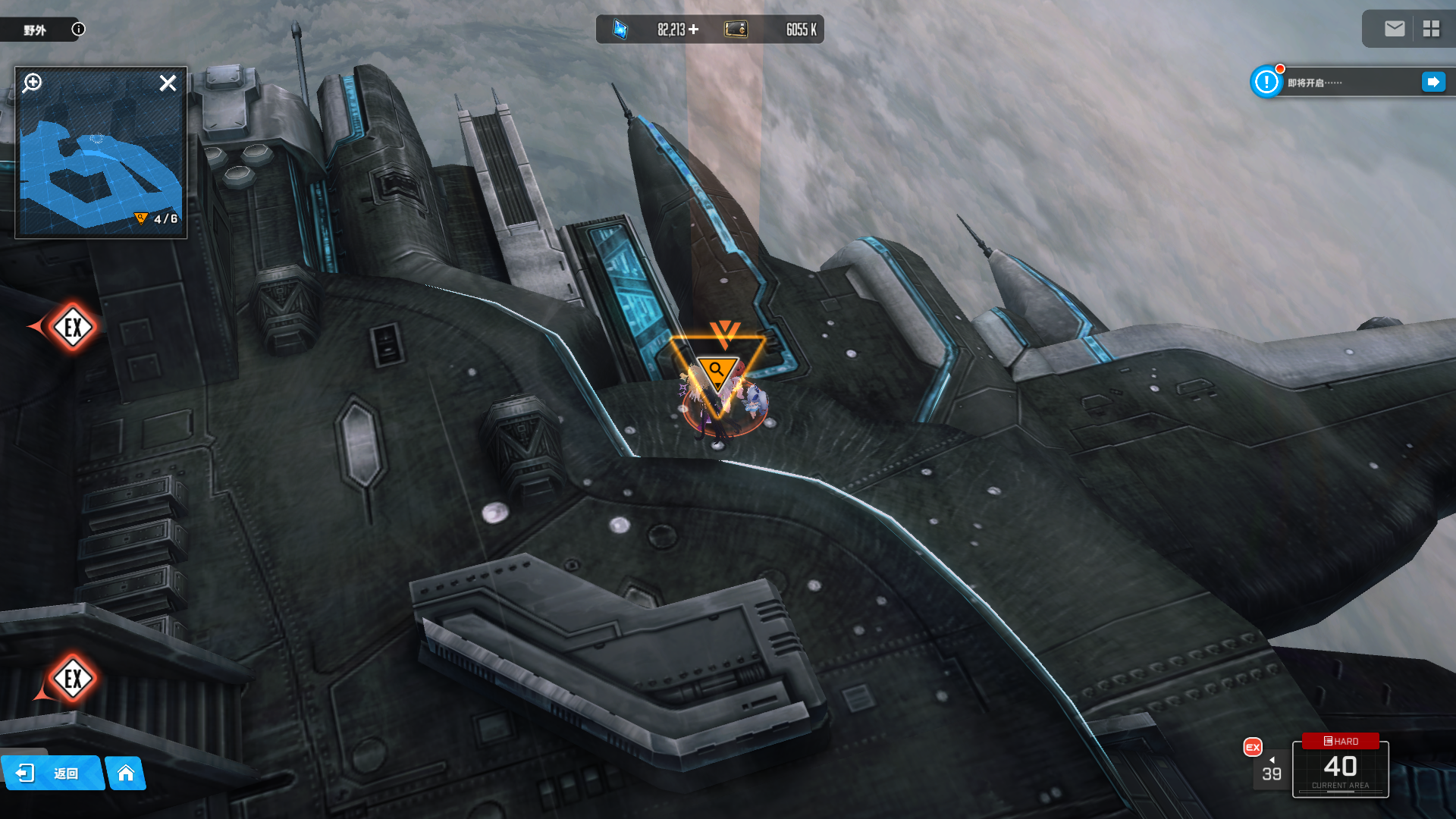Tap the orange triangle search marker

click(x=717, y=370)
